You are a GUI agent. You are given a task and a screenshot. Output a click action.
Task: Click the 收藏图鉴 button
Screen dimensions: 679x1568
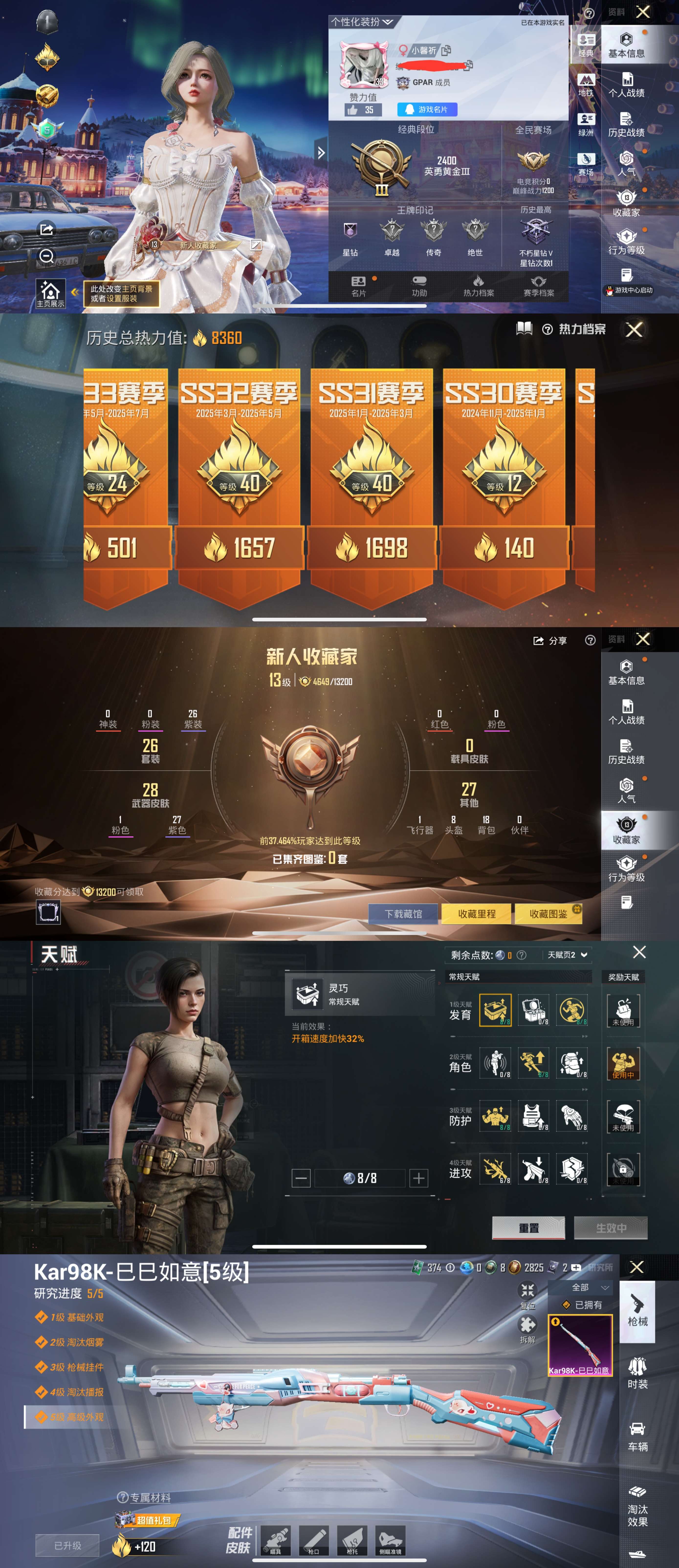coord(549,914)
